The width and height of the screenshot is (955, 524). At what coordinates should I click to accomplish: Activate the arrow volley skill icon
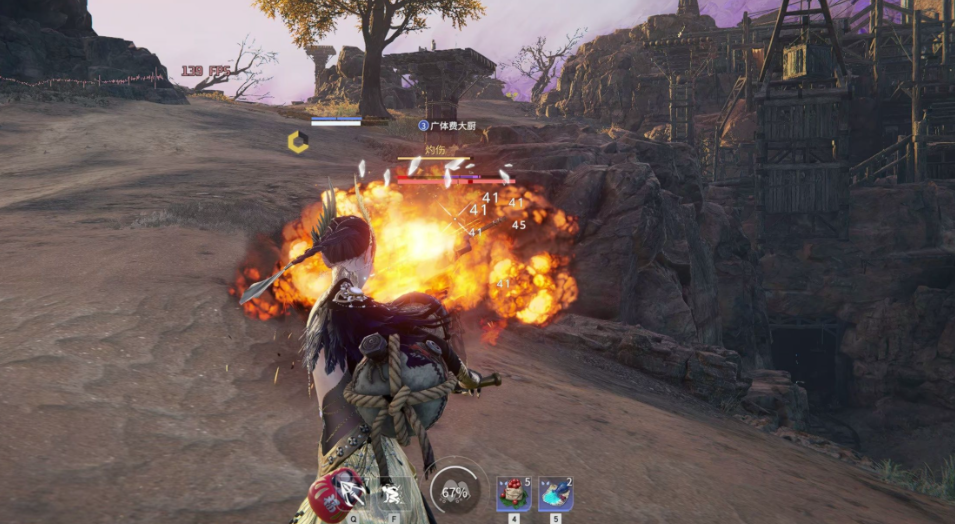(x=353, y=492)
